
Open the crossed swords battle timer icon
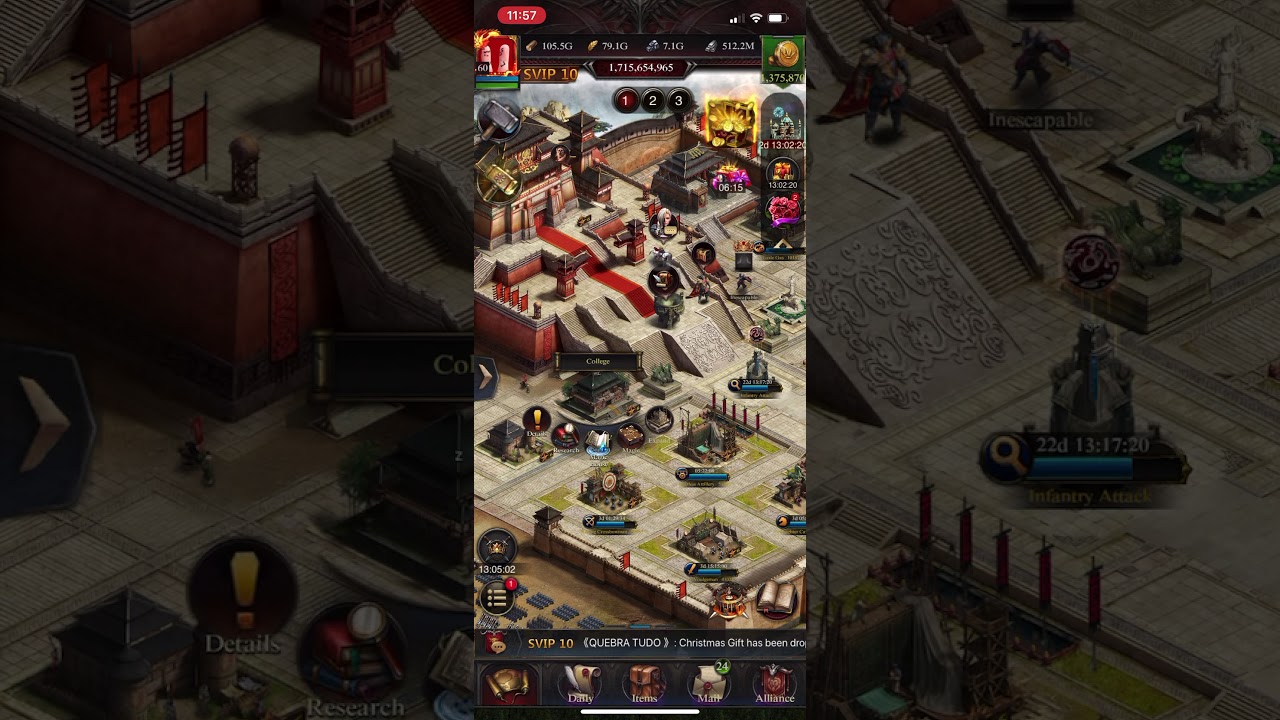point(497,548)
